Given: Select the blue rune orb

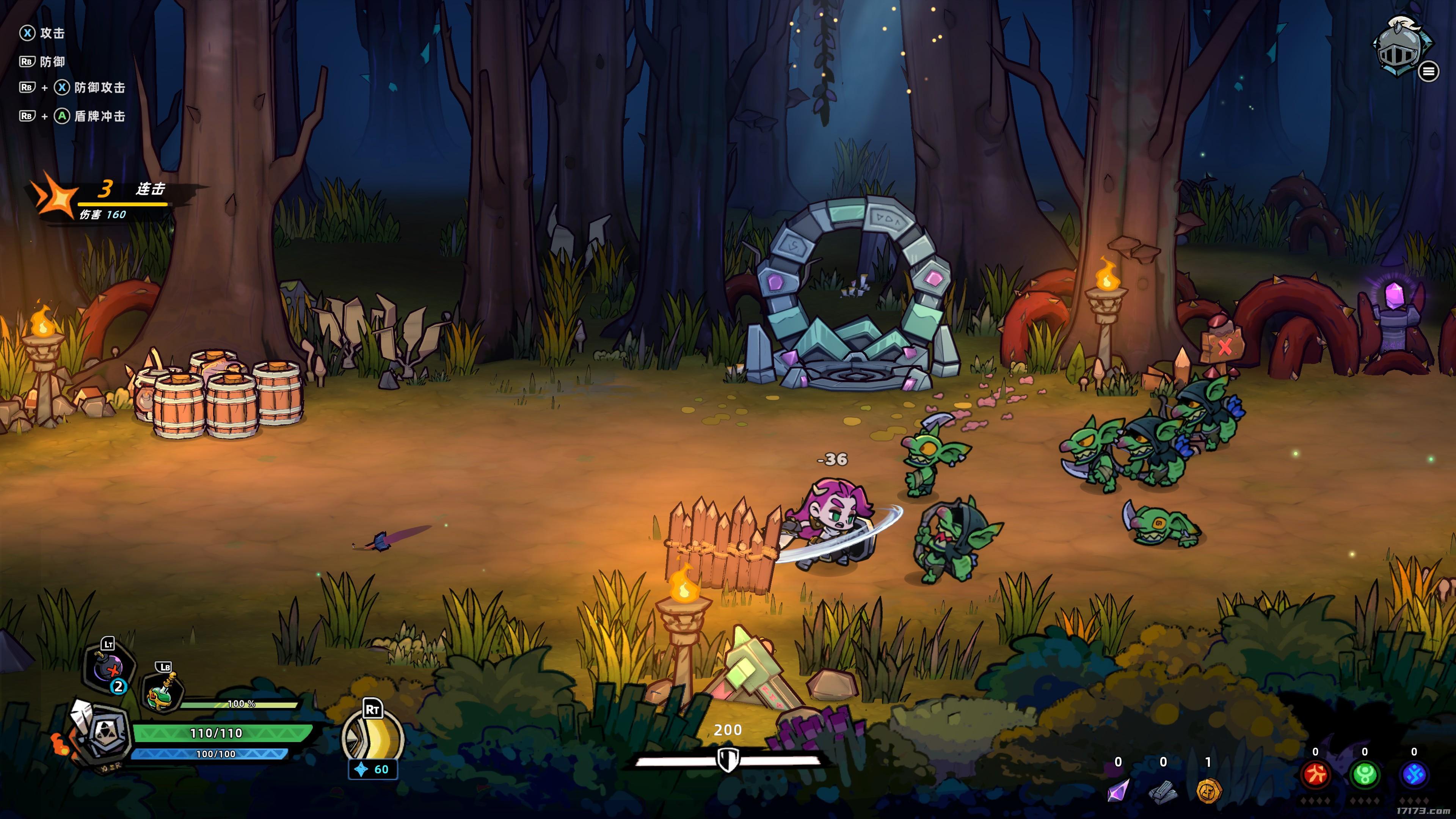Looking at the screenshot, I should (x=1414, y=775).
